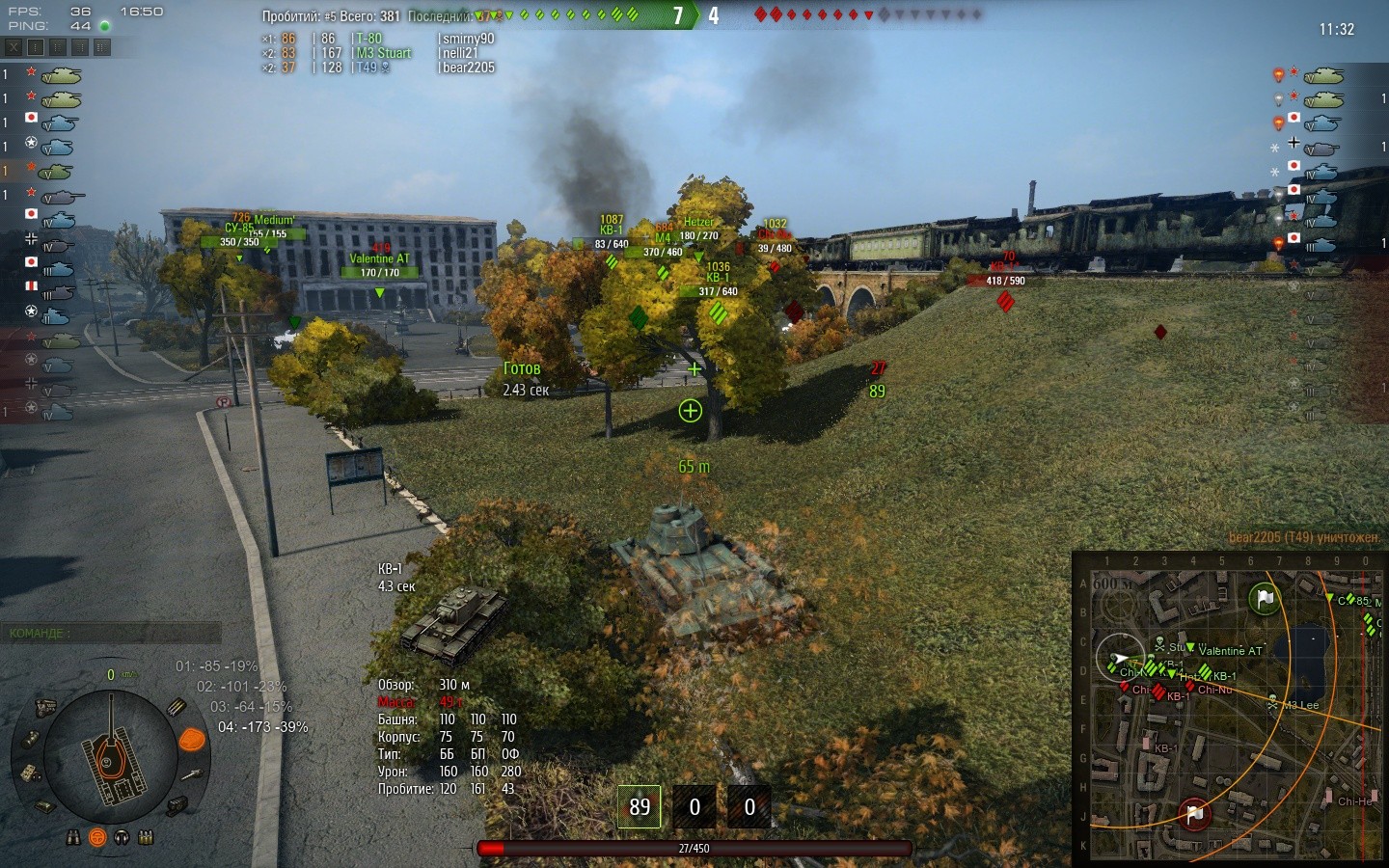Click the orange driver crew icon
1389x868 pixels.
click(x=97, y=837)
